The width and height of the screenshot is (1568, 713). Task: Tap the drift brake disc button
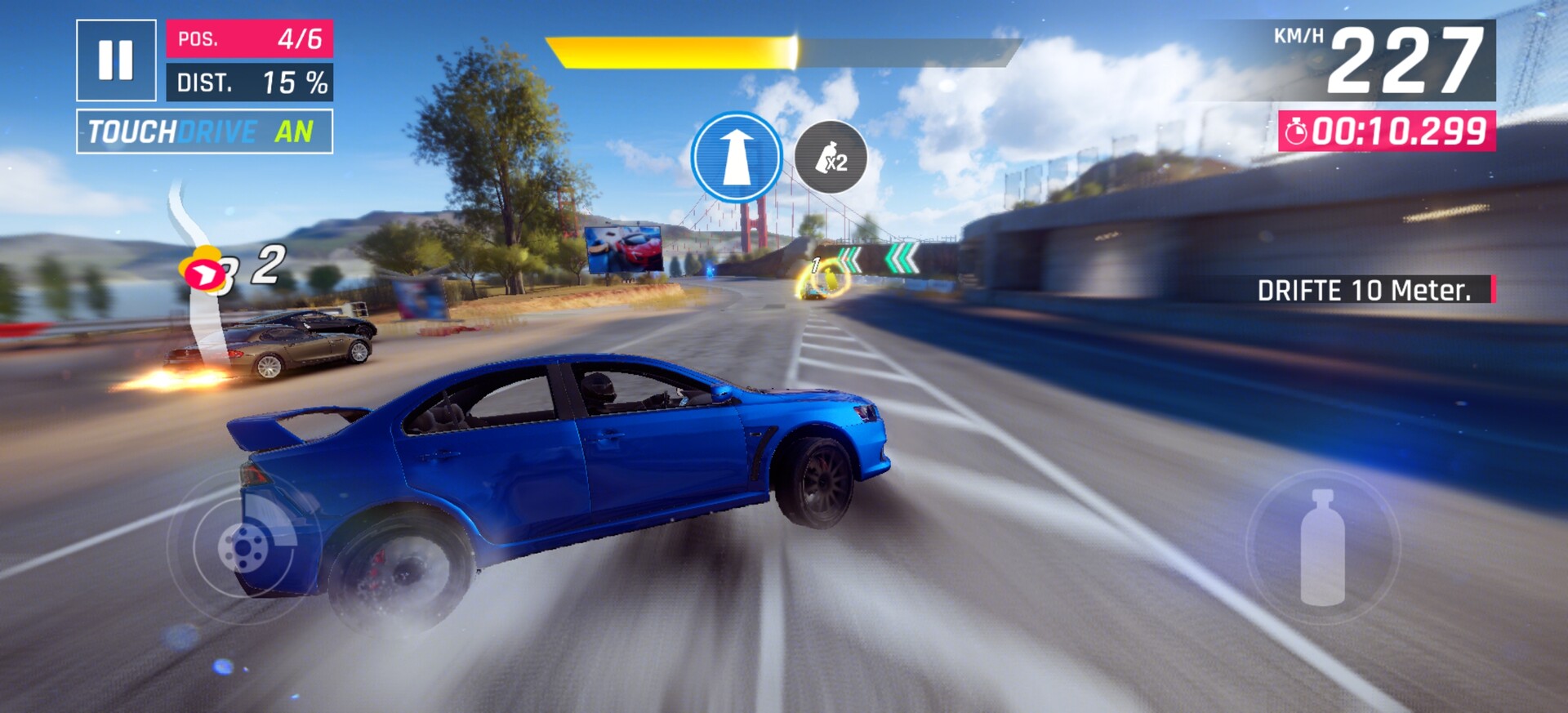[x=243, y=546]
